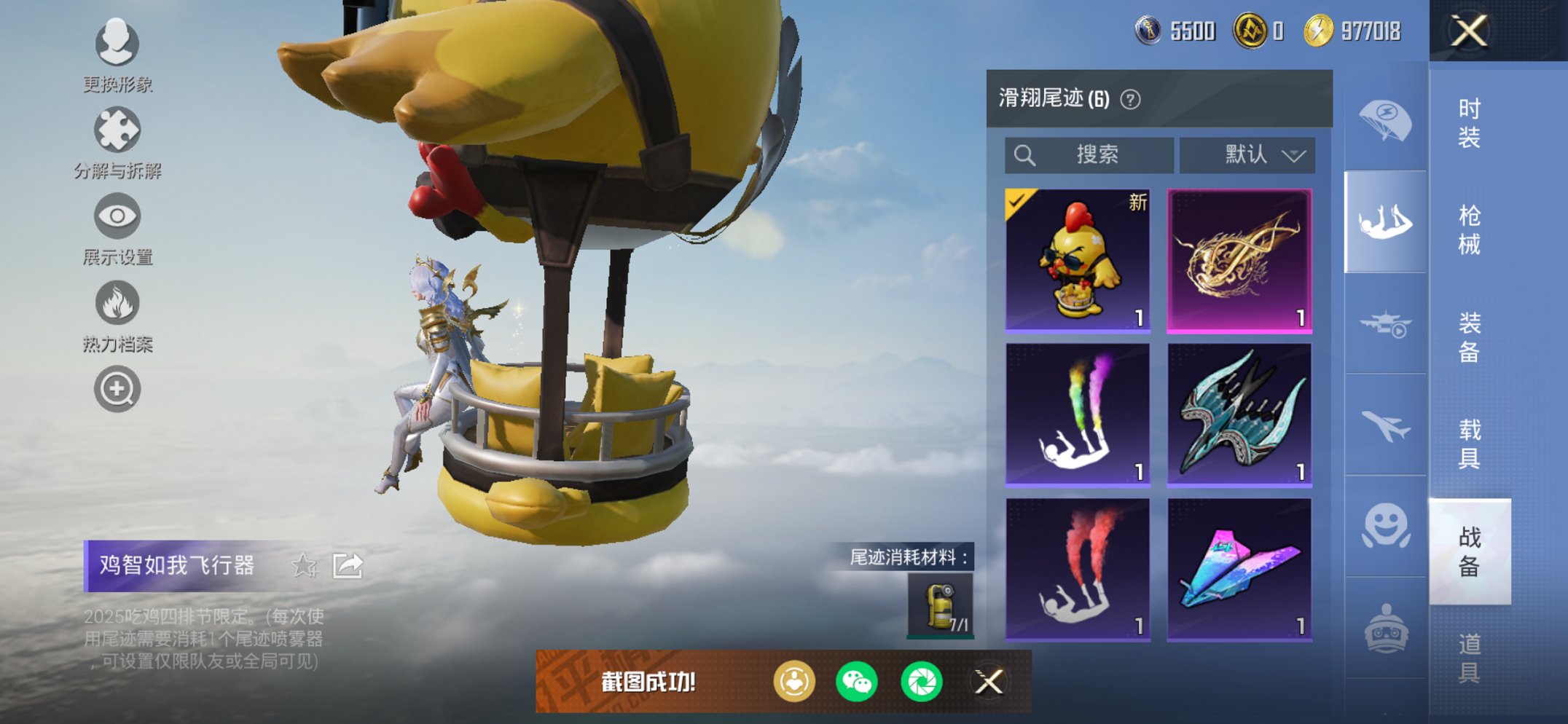Open the 更换形象 character change panel
This screenshot has width=1568, height=724.
(117, 45)
